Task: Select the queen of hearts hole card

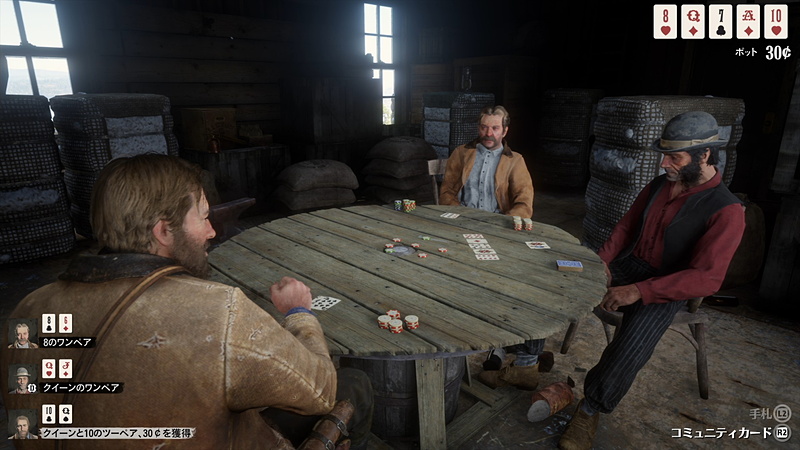Action: (48, 369)
